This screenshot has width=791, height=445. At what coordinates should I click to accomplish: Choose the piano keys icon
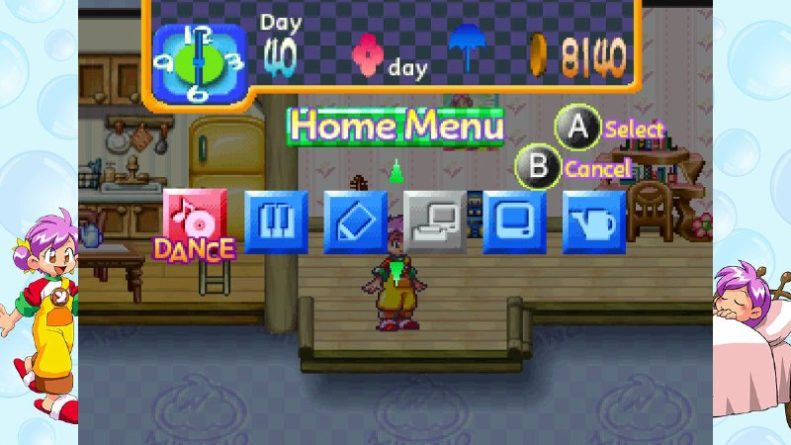(276, 221)
